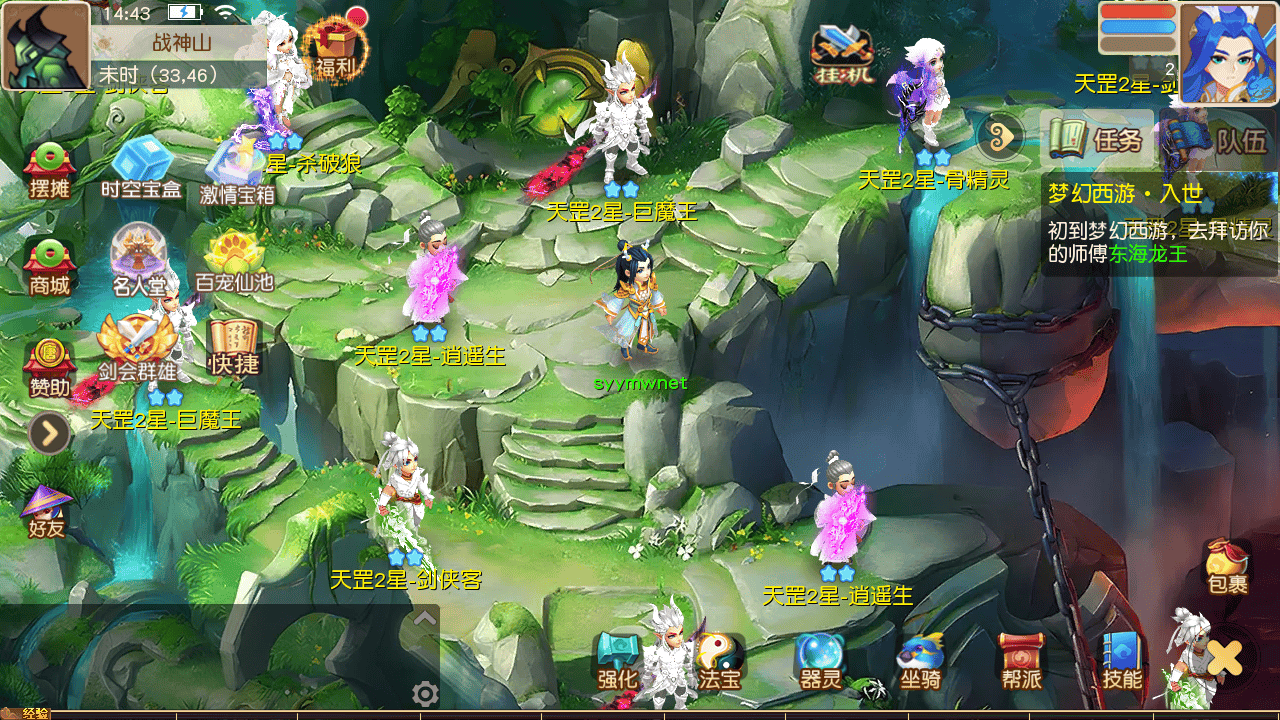Close the bottom menu bar with X

[1224, 658]
